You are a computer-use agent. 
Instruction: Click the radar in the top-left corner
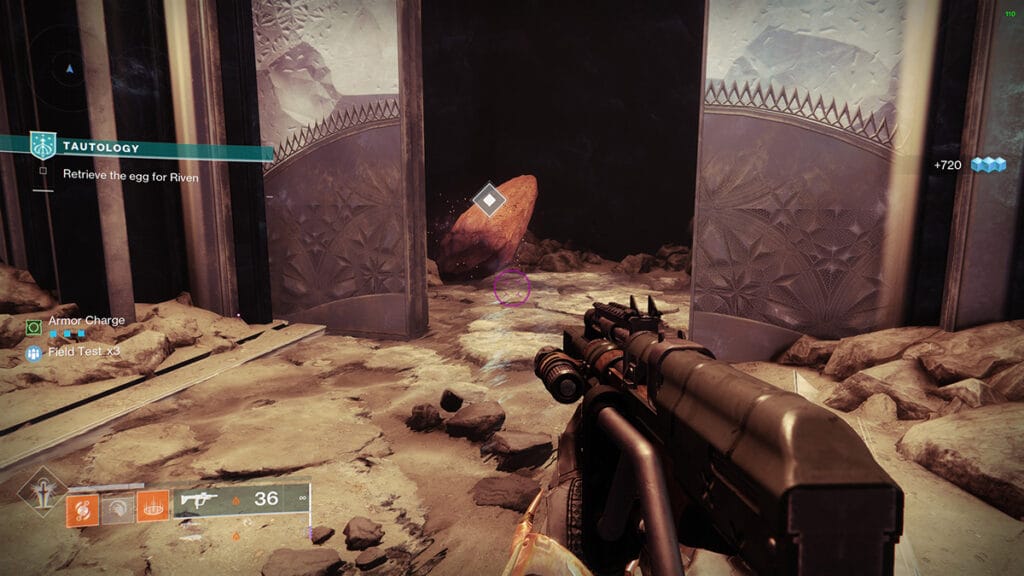(68, 70)
